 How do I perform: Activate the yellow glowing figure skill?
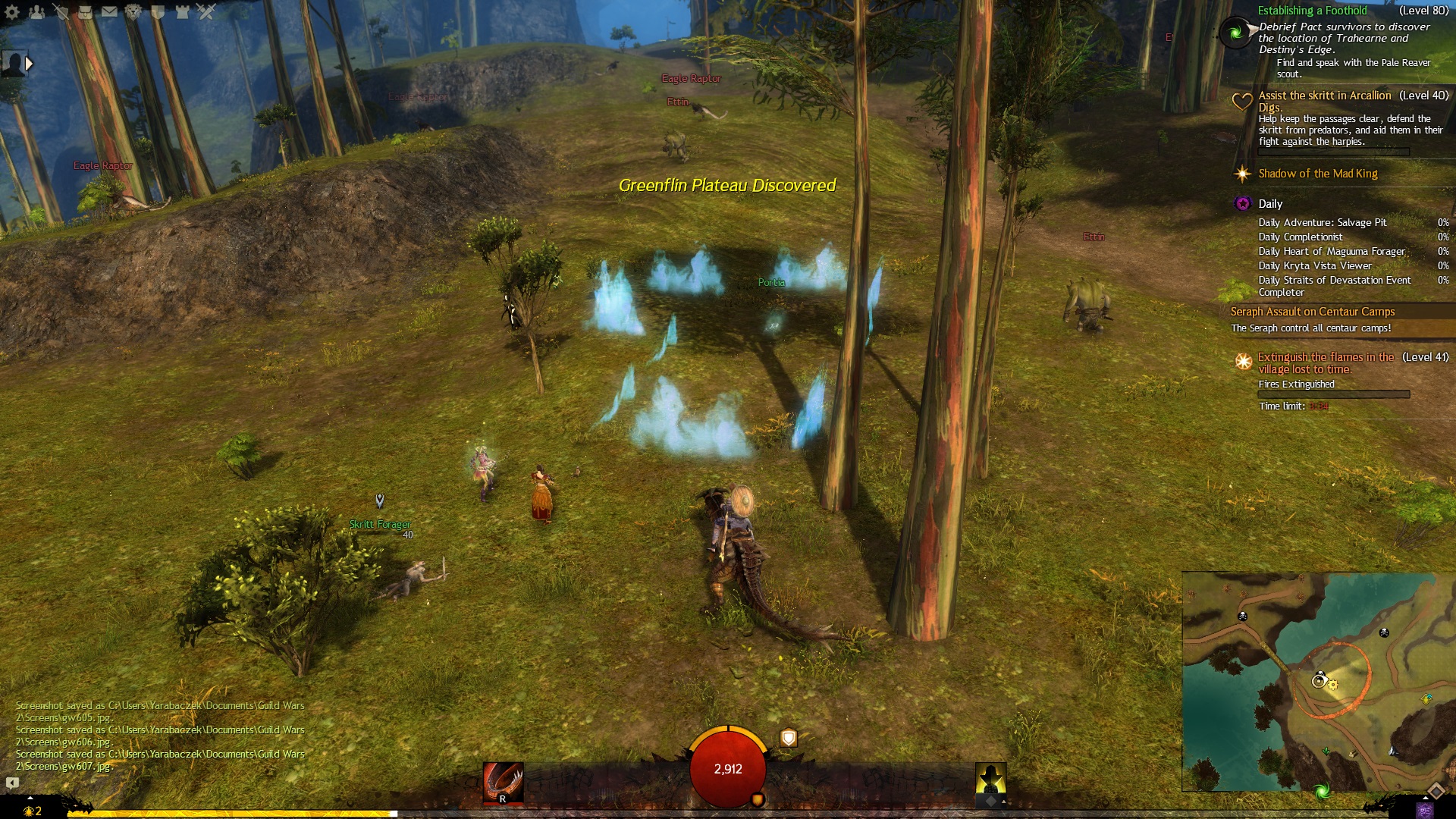coord(990,780)
